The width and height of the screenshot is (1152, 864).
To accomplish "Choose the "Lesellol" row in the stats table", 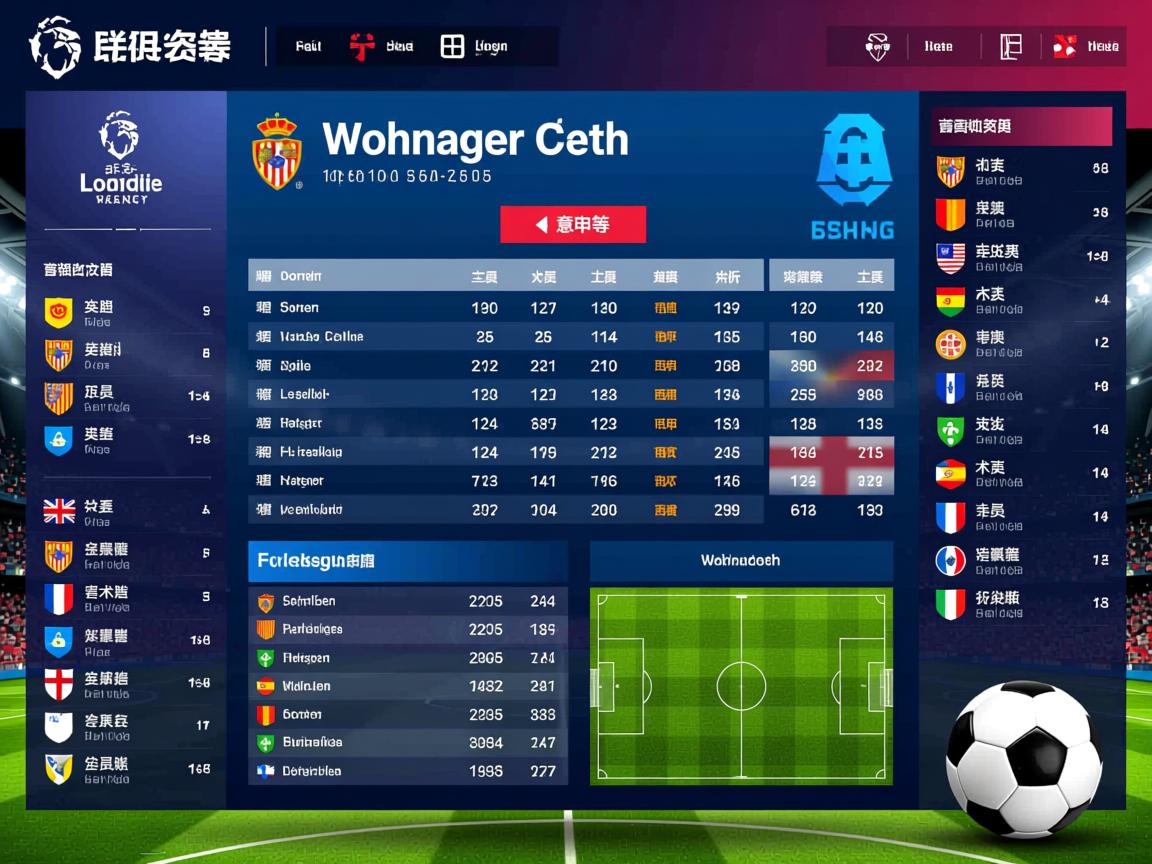I will pyautogui.click(x=505, y=395).
